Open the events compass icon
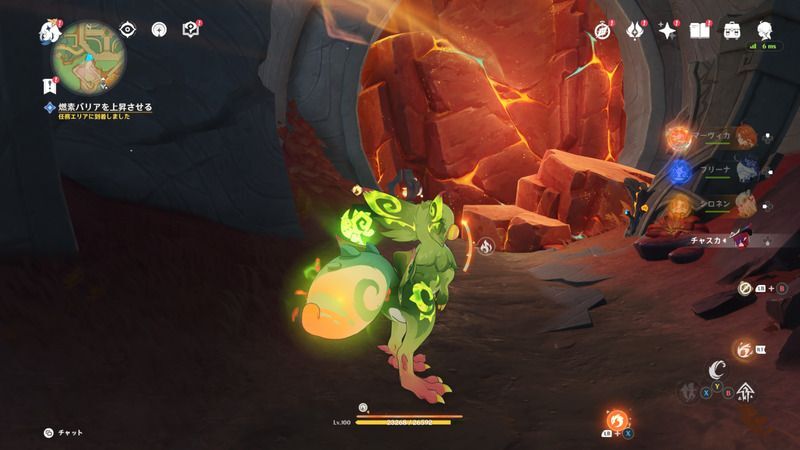 click(602, 30)
